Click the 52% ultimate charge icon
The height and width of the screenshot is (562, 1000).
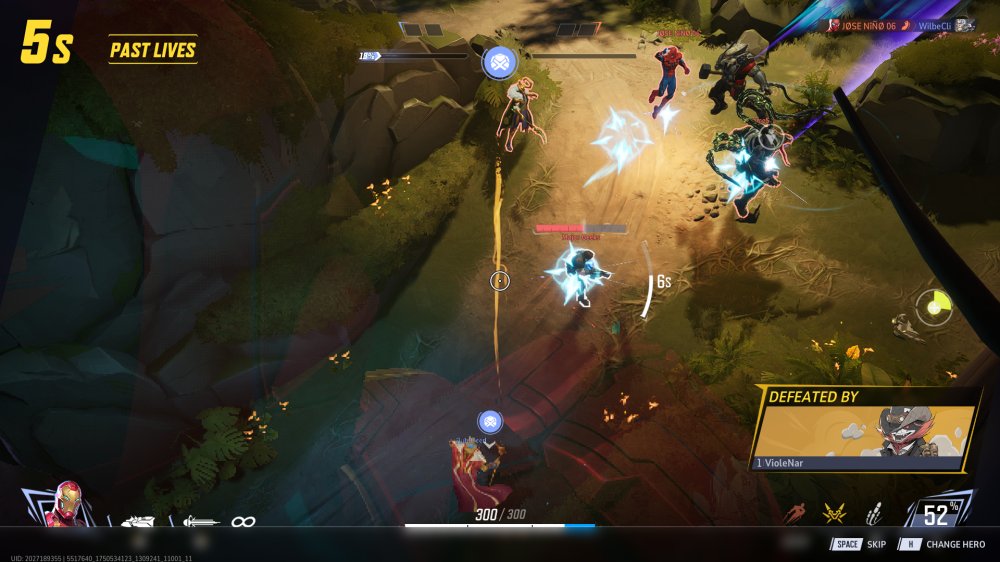938,514
